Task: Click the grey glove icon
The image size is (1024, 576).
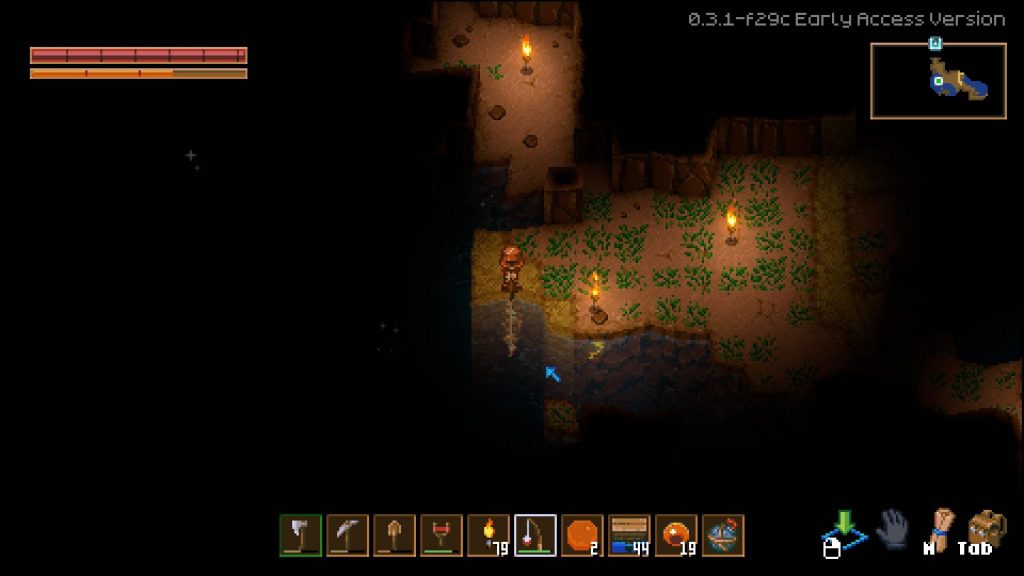Action: (x=891, y=529)
